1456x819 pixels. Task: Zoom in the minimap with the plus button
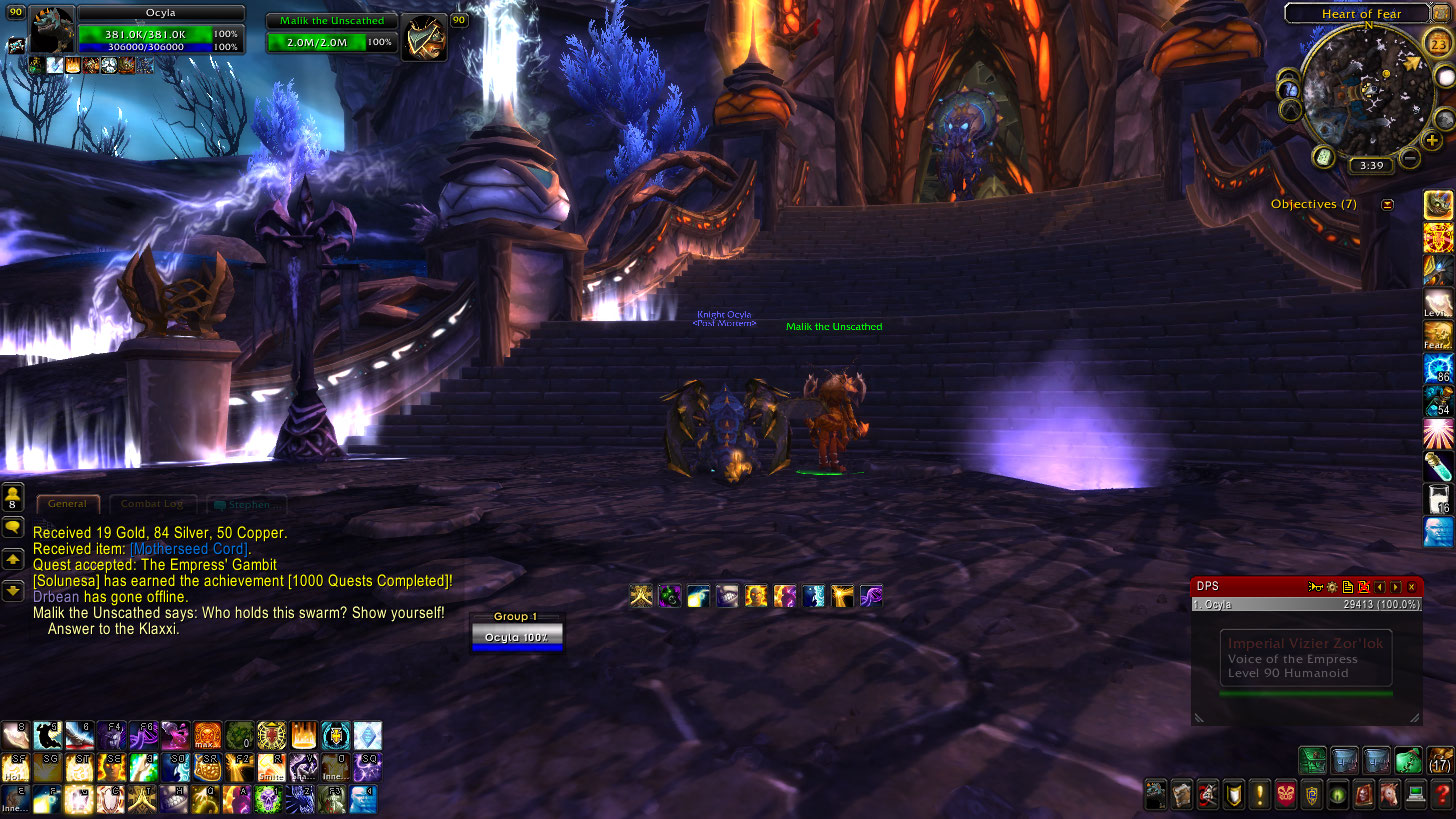pyautogui.click(x=1433, y=141)
